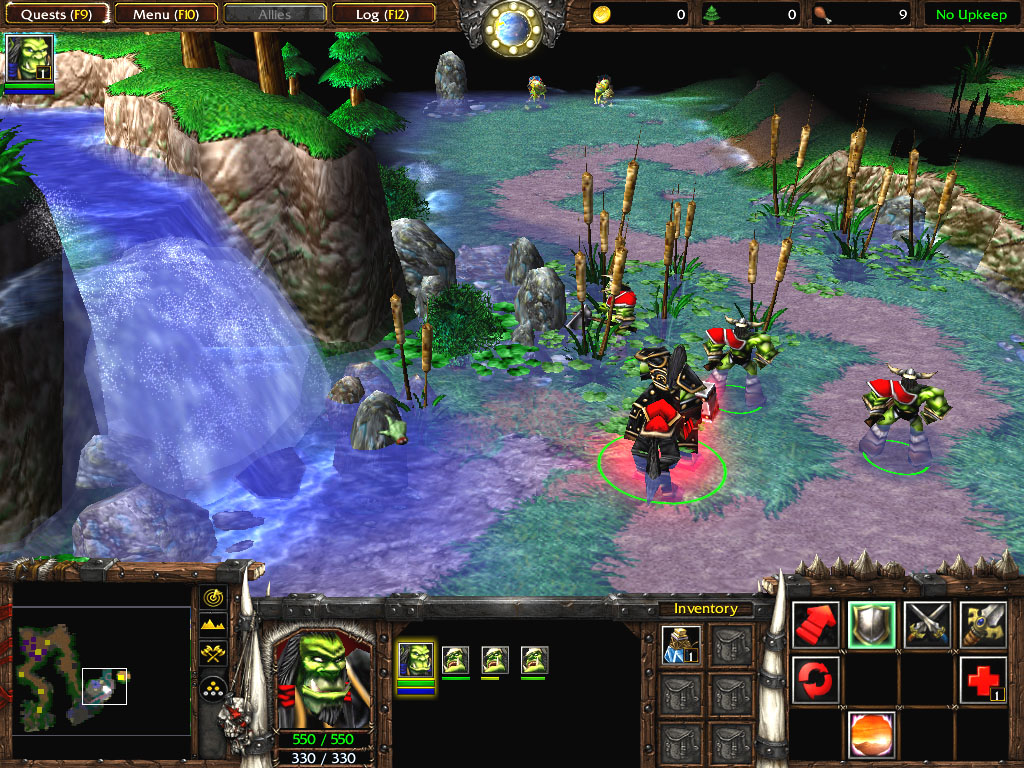Select the hero icon beside the Quests button
The width and height of the screenshot is (1024, 768).
[x=30, y=58]
